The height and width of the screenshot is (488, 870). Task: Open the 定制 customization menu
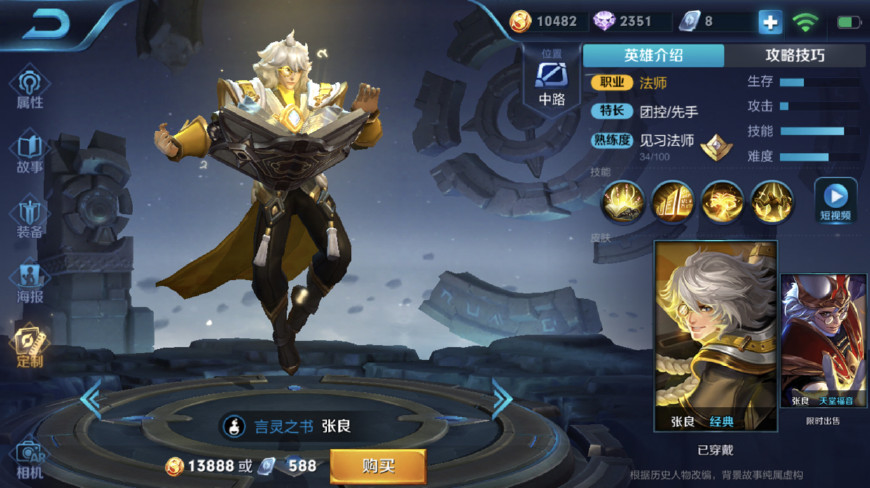coord(30,346)
